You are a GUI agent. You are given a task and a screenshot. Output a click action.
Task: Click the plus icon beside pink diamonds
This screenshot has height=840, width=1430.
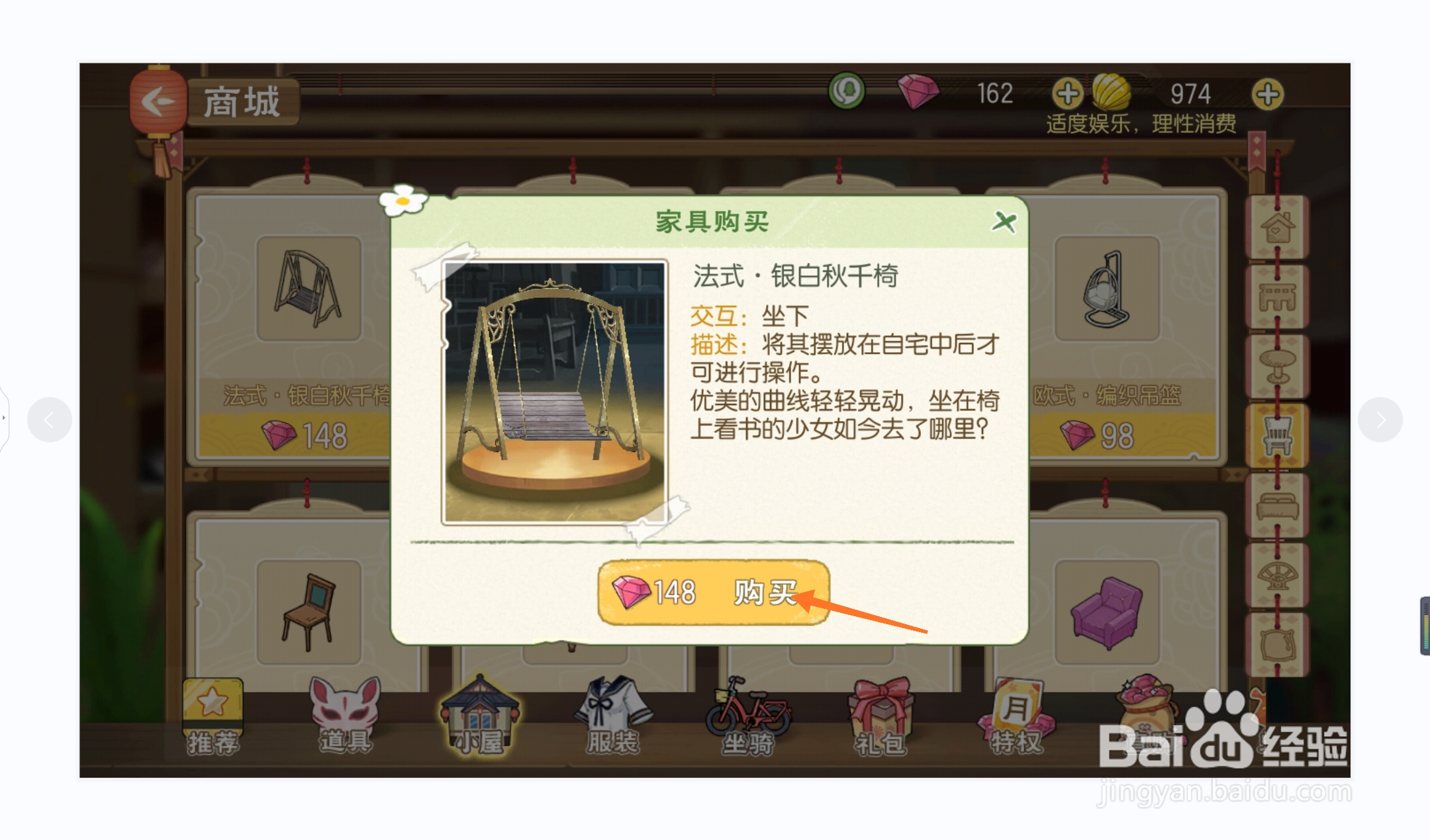[x=1069, y=94]
